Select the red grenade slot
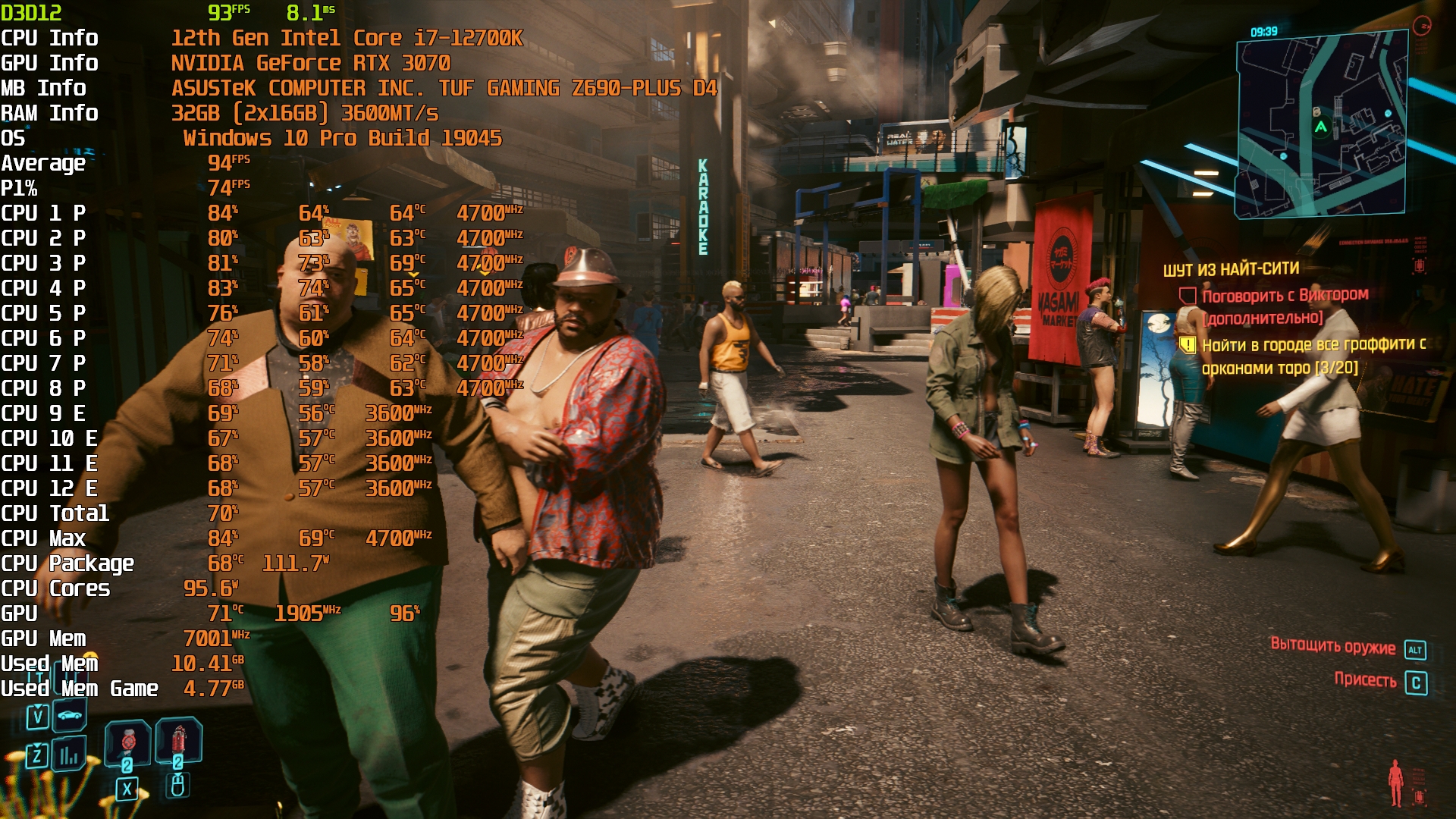This screenshot has width=1456, height=819. coord(179,739)
